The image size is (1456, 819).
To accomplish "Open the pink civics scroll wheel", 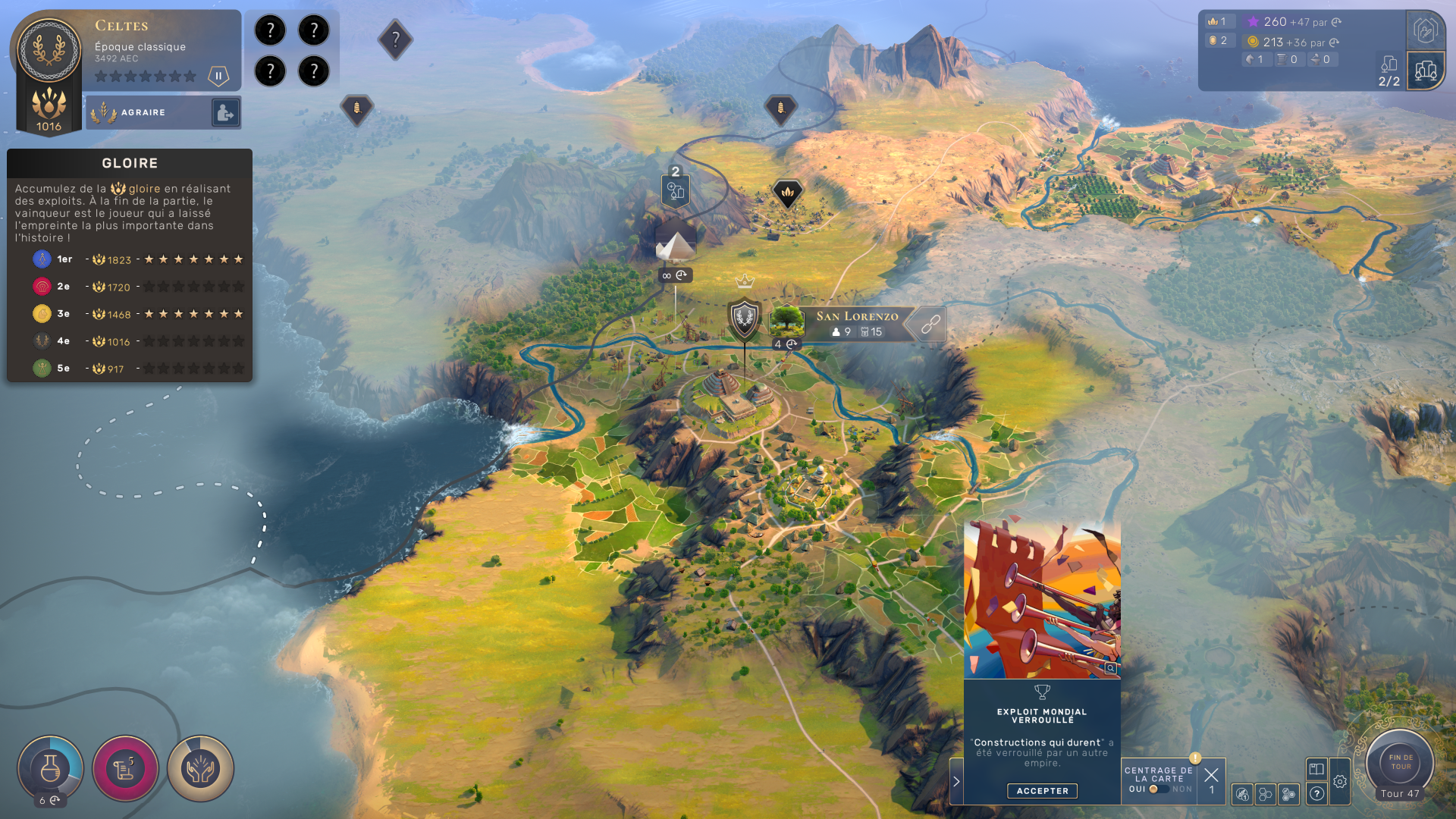I will 125,769.
